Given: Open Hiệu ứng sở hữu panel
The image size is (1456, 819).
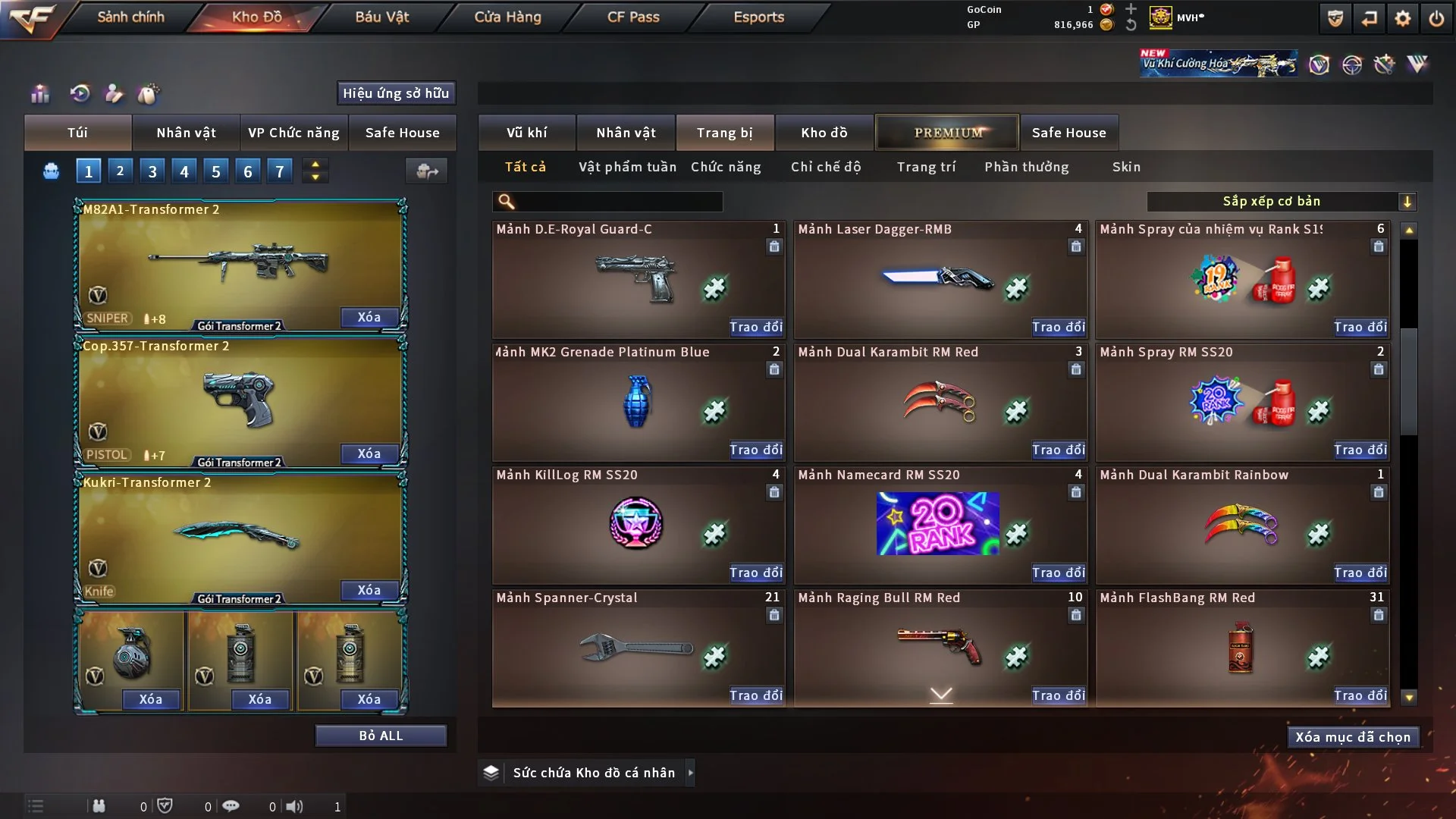Looking at the screenshot, I should (396, 93).
